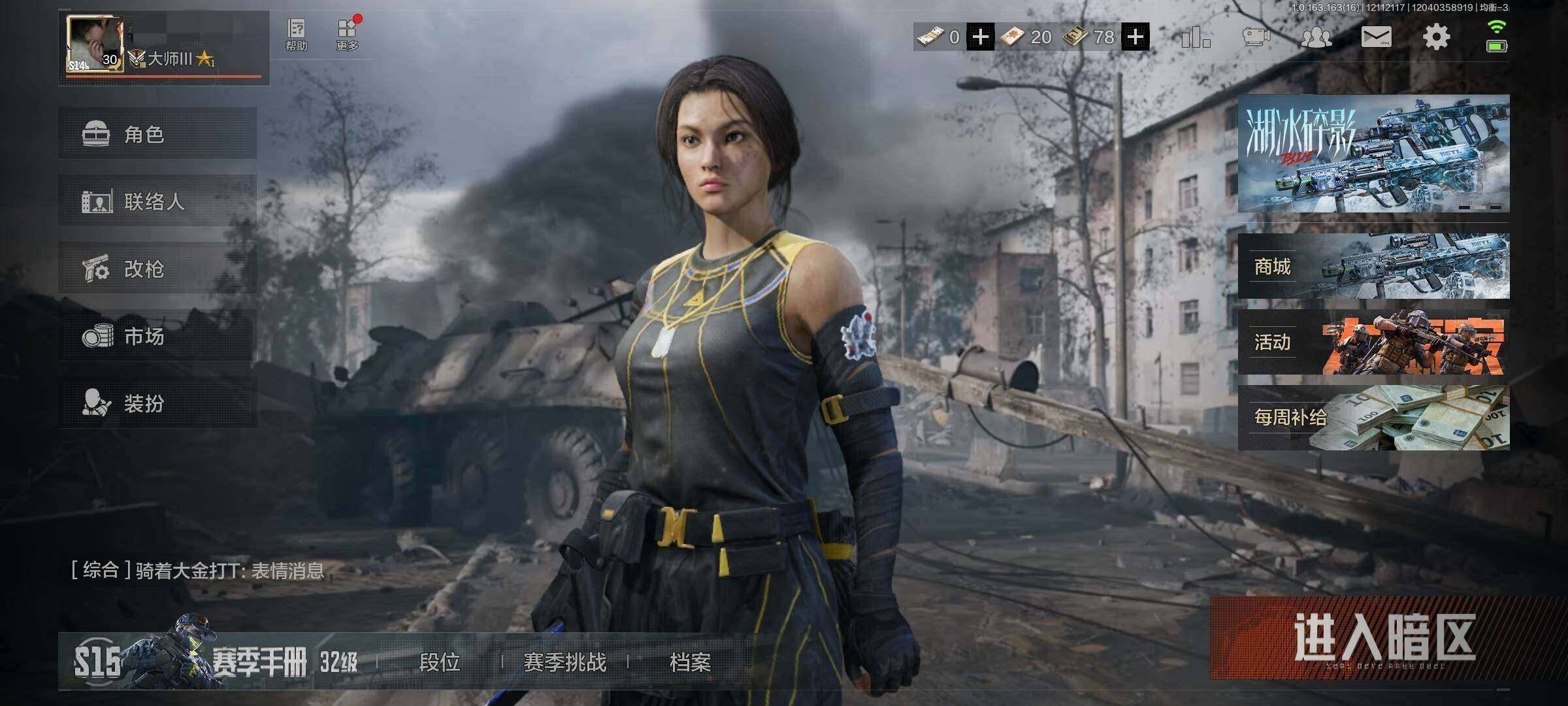Open the player avatar profile

pyautogui.click(x=95, y=44)
